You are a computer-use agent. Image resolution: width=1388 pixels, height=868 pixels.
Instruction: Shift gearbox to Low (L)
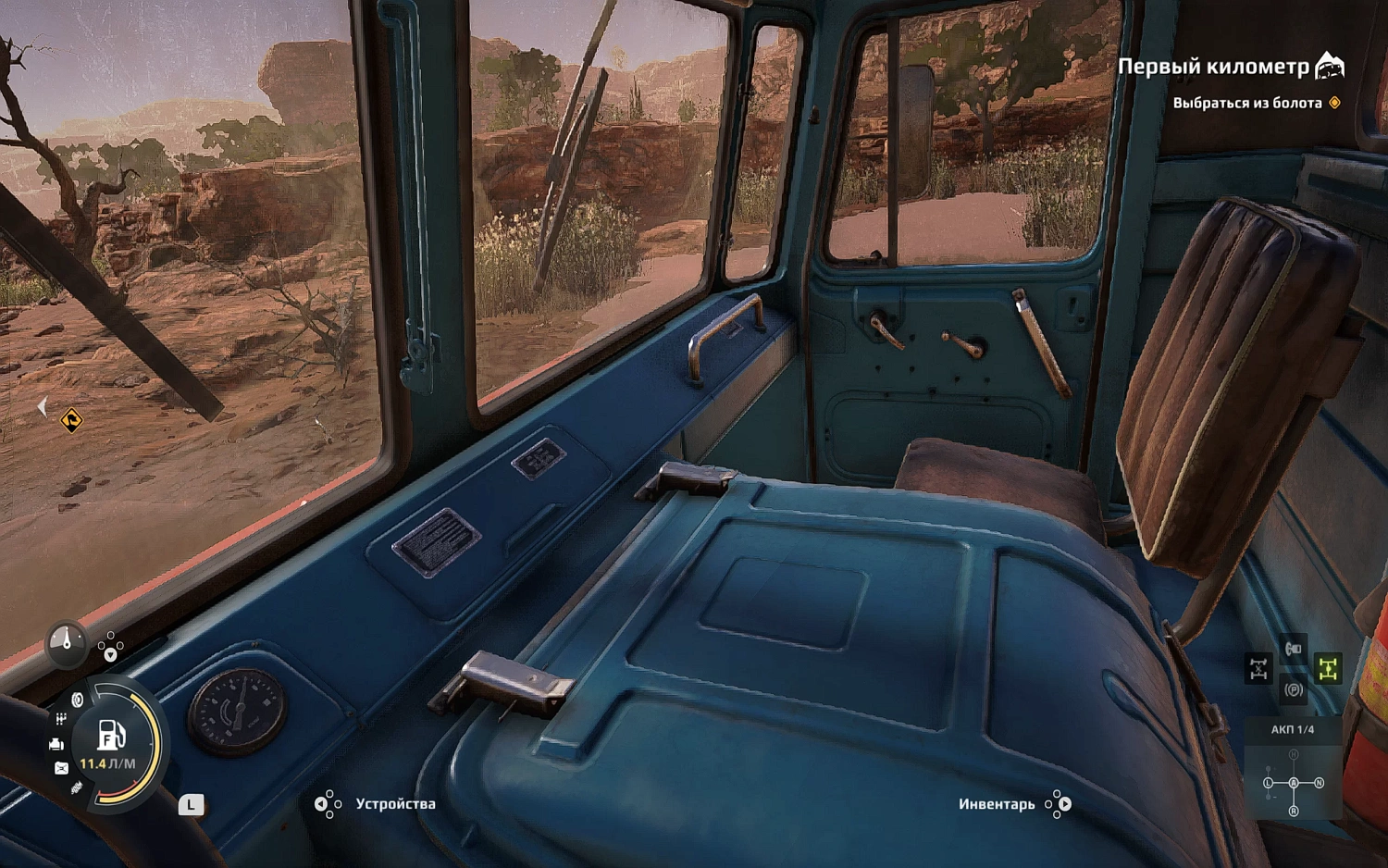pyautogui.click(x=1269, y=783)
